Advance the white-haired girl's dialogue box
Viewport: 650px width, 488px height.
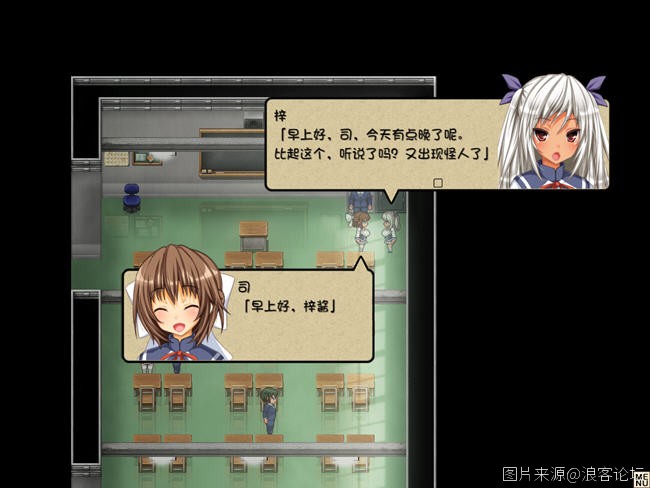click(x=385, y=143)
